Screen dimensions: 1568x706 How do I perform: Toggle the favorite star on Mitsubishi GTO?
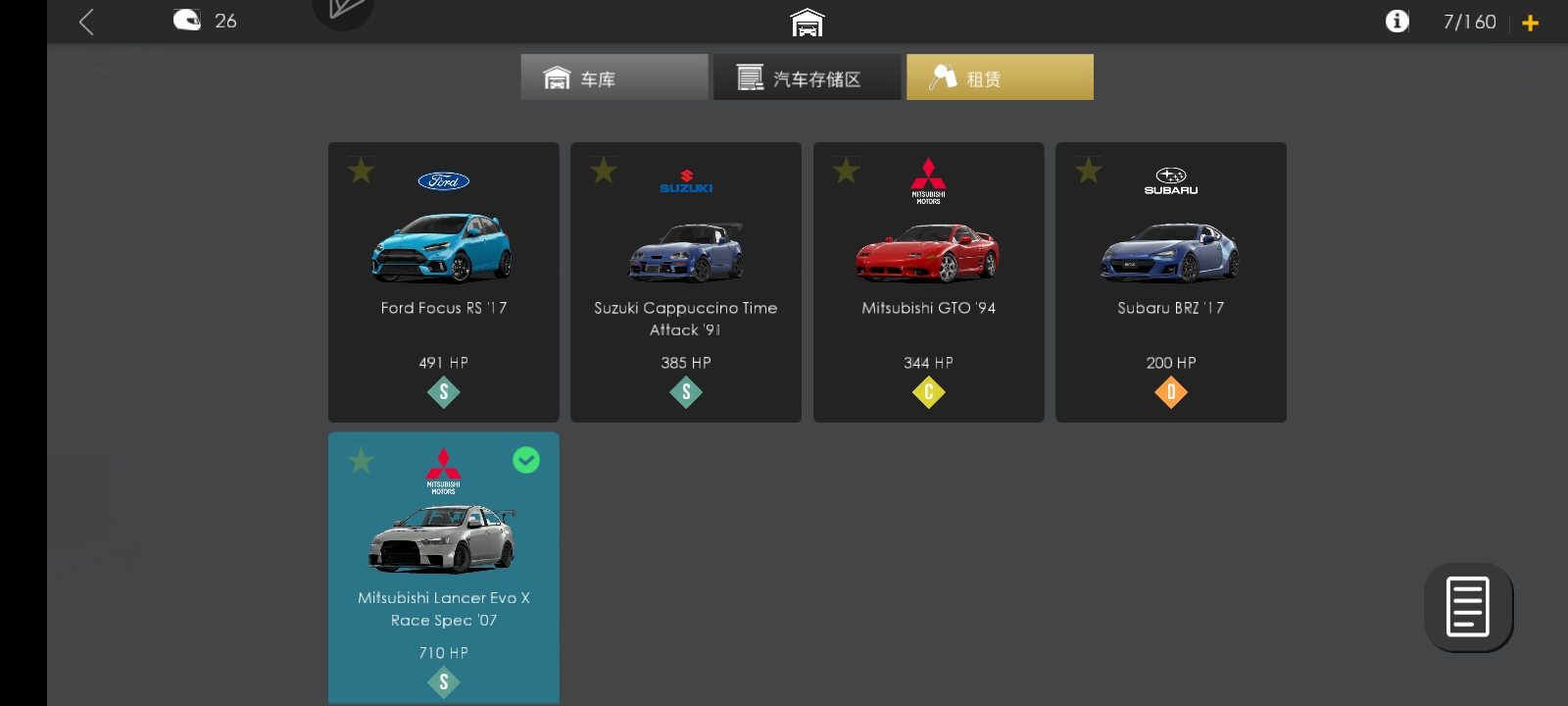(844, 171)
